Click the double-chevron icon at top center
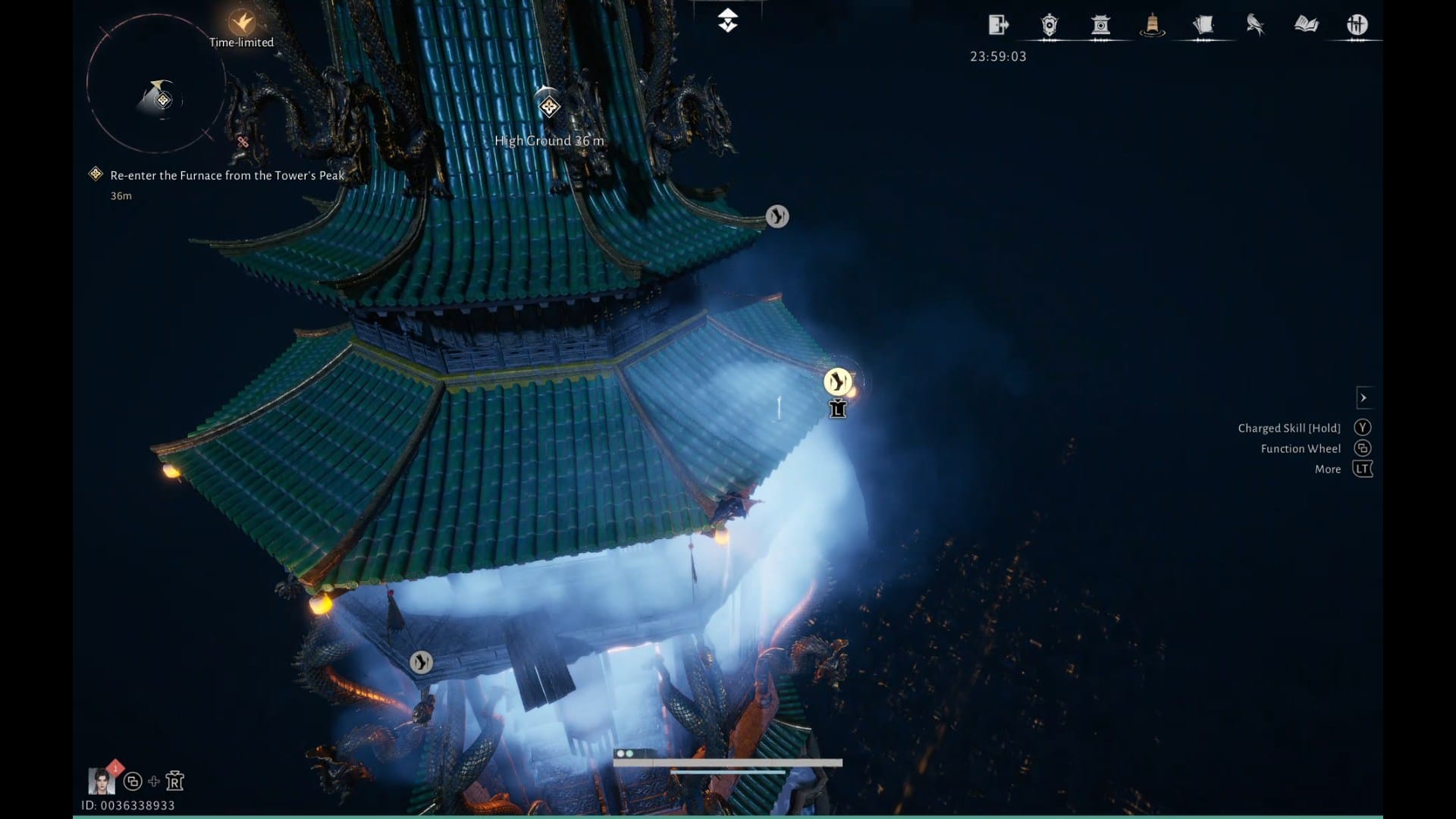The width and height of the screenshot is (1456, 819). coord(728,20)
